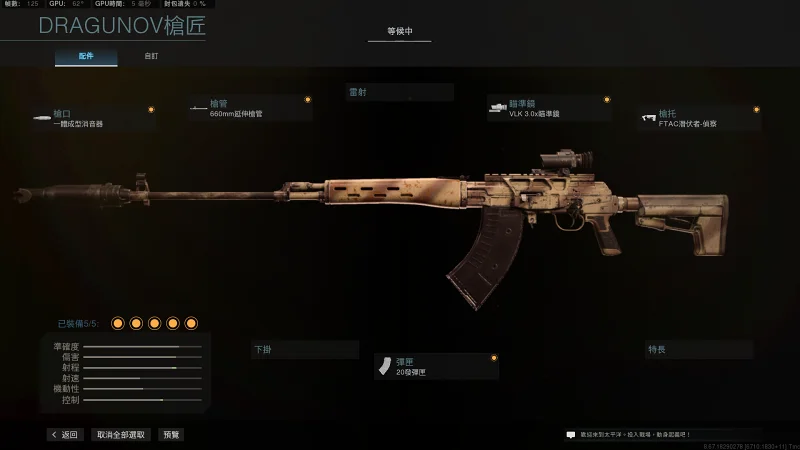Go back with the 返回 button
Screen dimensions: 800x450
pos(64,435)
